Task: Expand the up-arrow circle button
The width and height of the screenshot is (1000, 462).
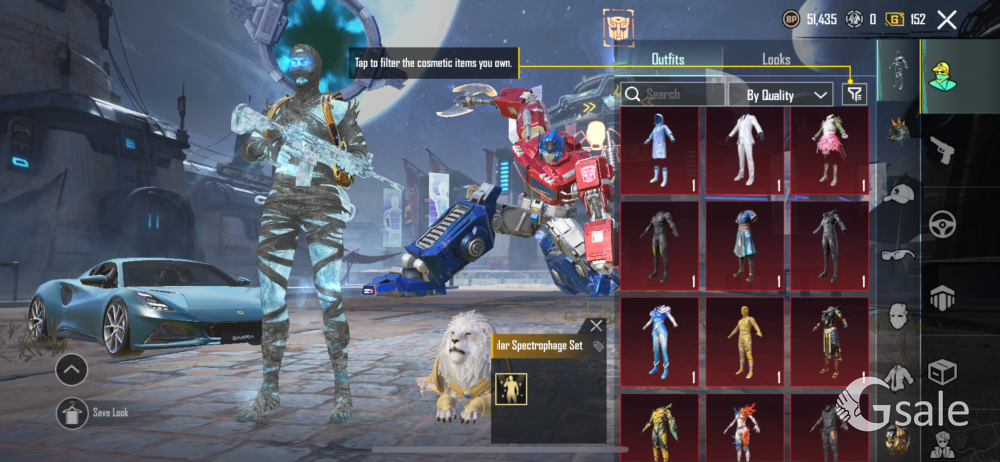Action: coord(71,370)
